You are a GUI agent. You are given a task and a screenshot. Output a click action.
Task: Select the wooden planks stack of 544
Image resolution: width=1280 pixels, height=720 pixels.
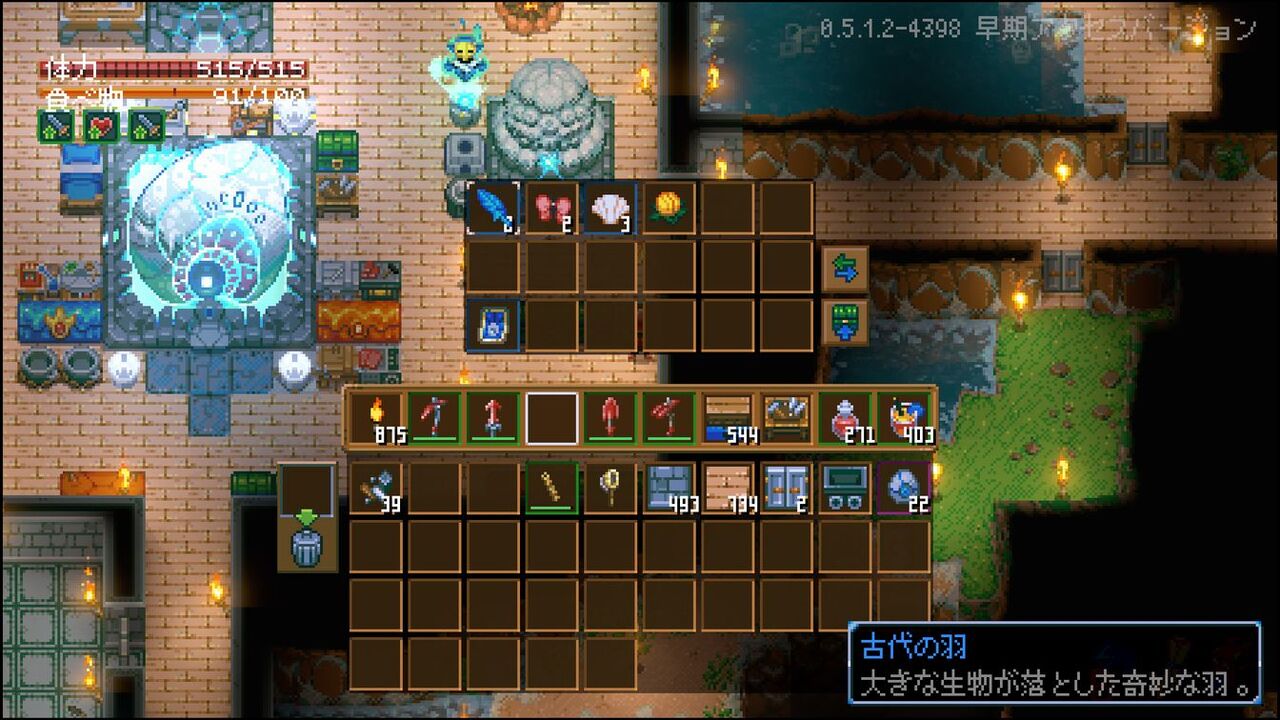[x=728, y=415]
